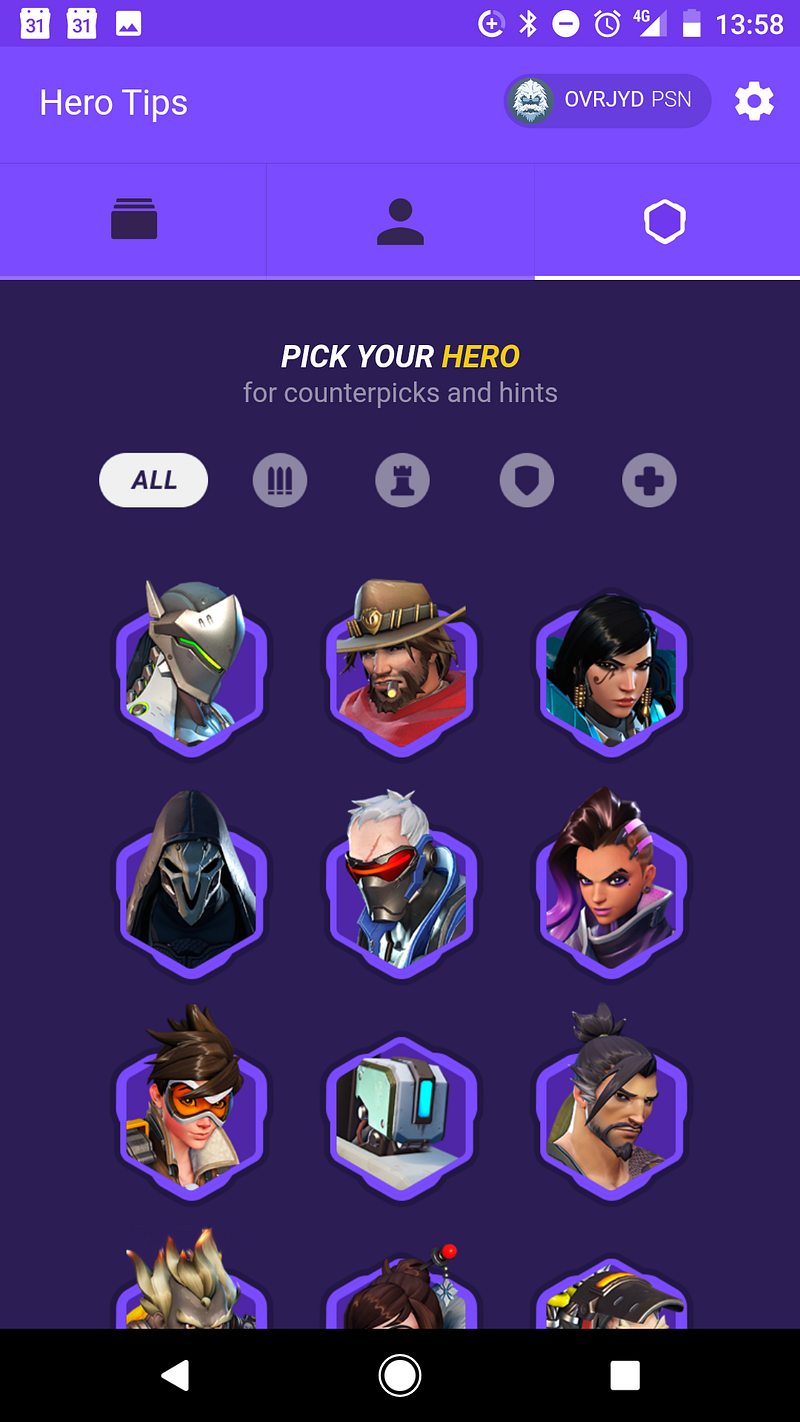800x1422 pixels.
Task: Tap the OVRJYD PSN profile badge
Action: pyautogui.click(x=608, y=101)
